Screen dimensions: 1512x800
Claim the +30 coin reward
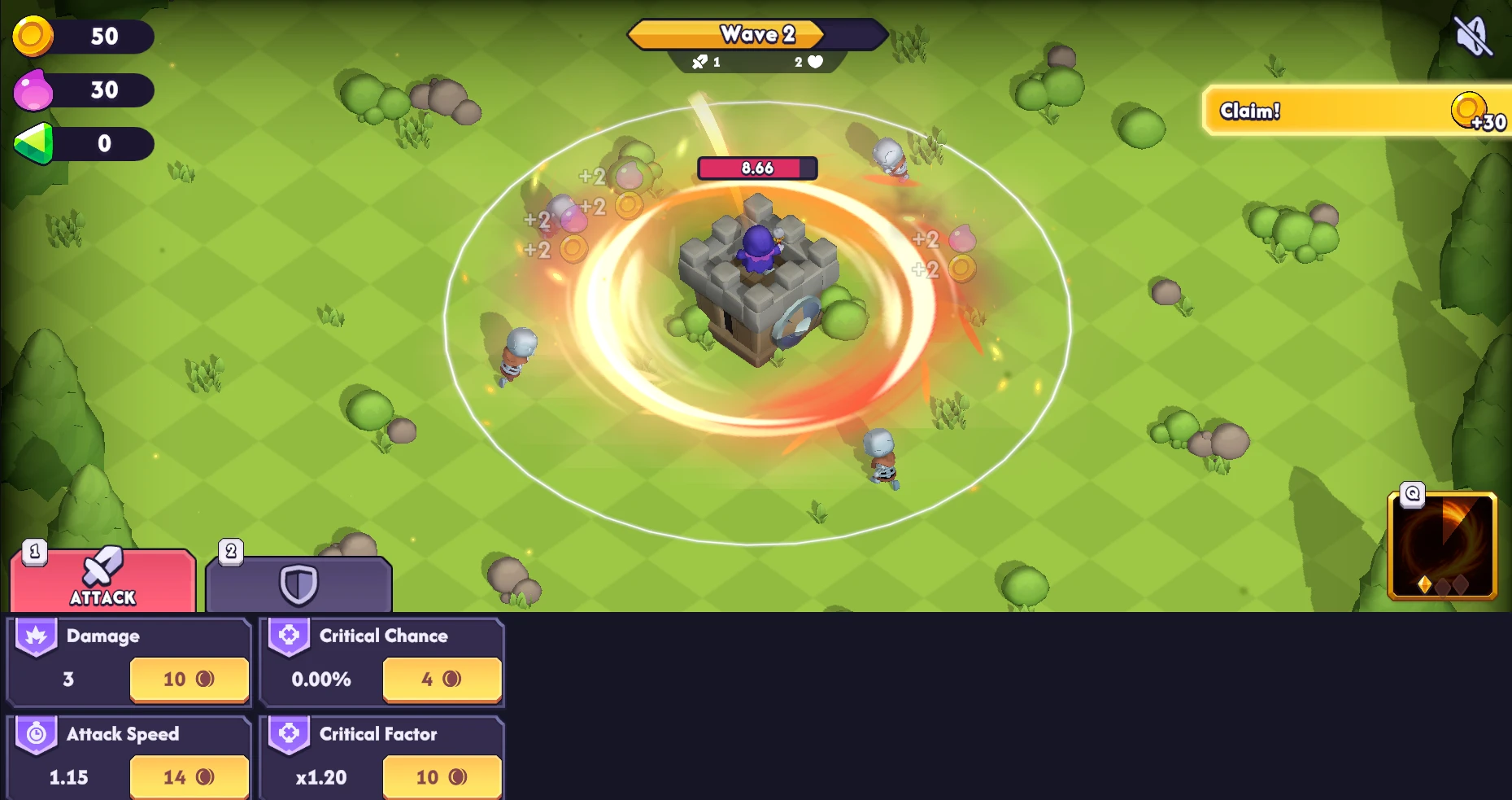(1354, 111)
